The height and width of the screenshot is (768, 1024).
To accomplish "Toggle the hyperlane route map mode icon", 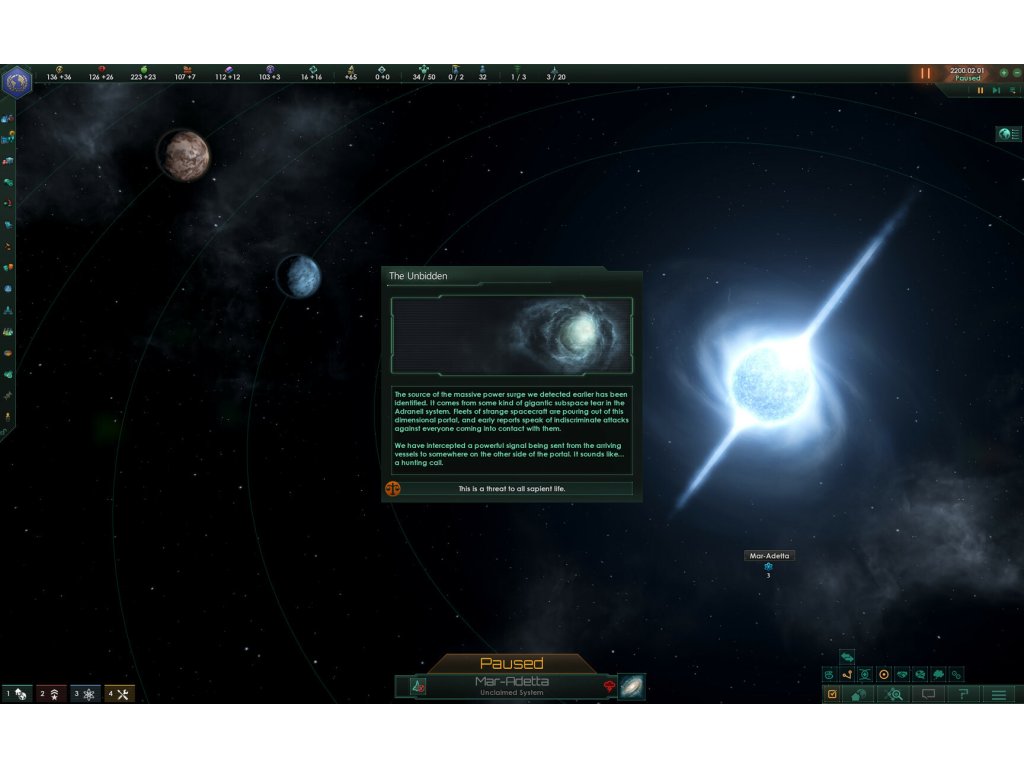I will 847,675.
